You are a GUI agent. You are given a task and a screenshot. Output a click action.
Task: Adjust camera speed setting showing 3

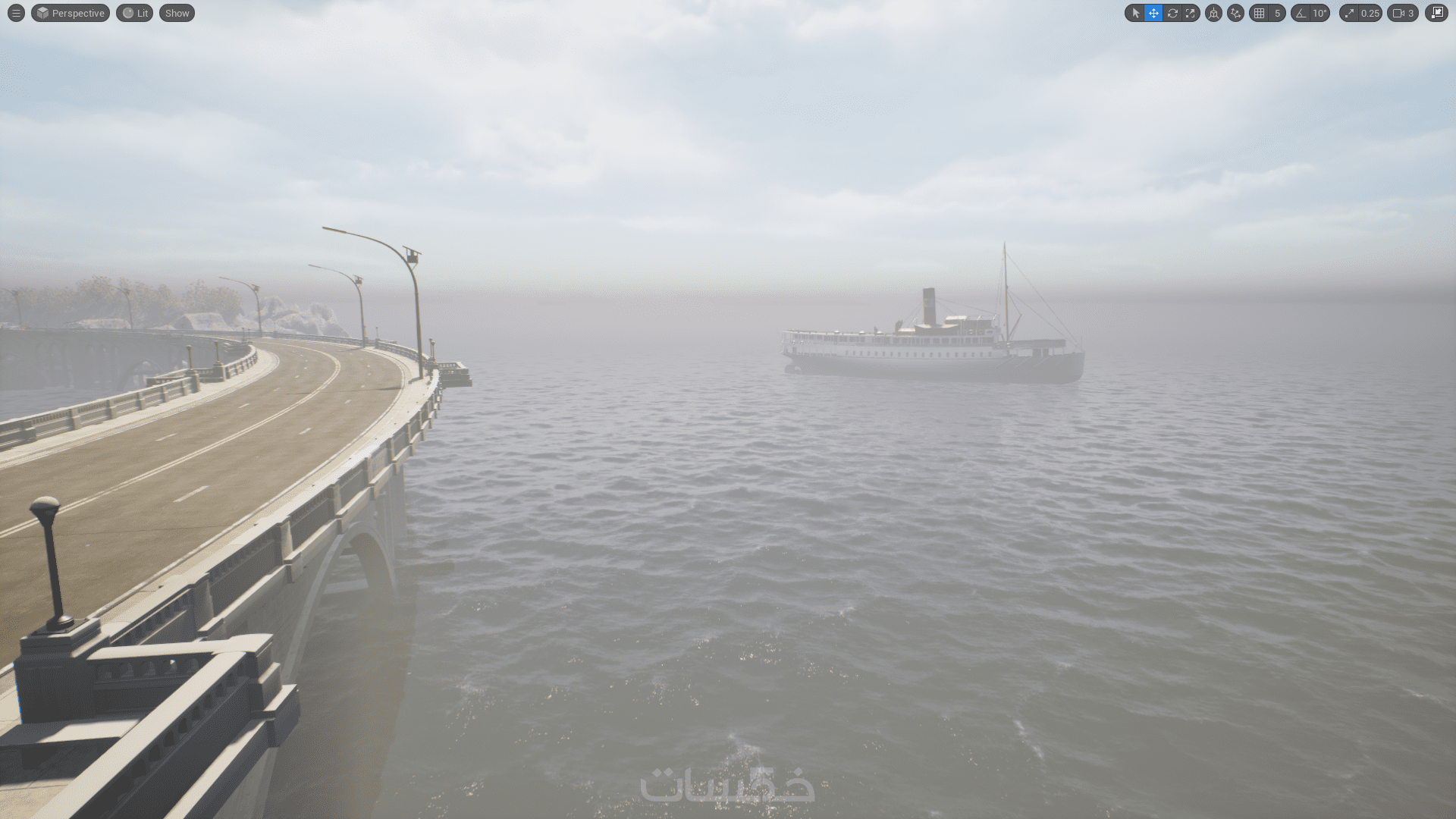(x=1403, y=13)
